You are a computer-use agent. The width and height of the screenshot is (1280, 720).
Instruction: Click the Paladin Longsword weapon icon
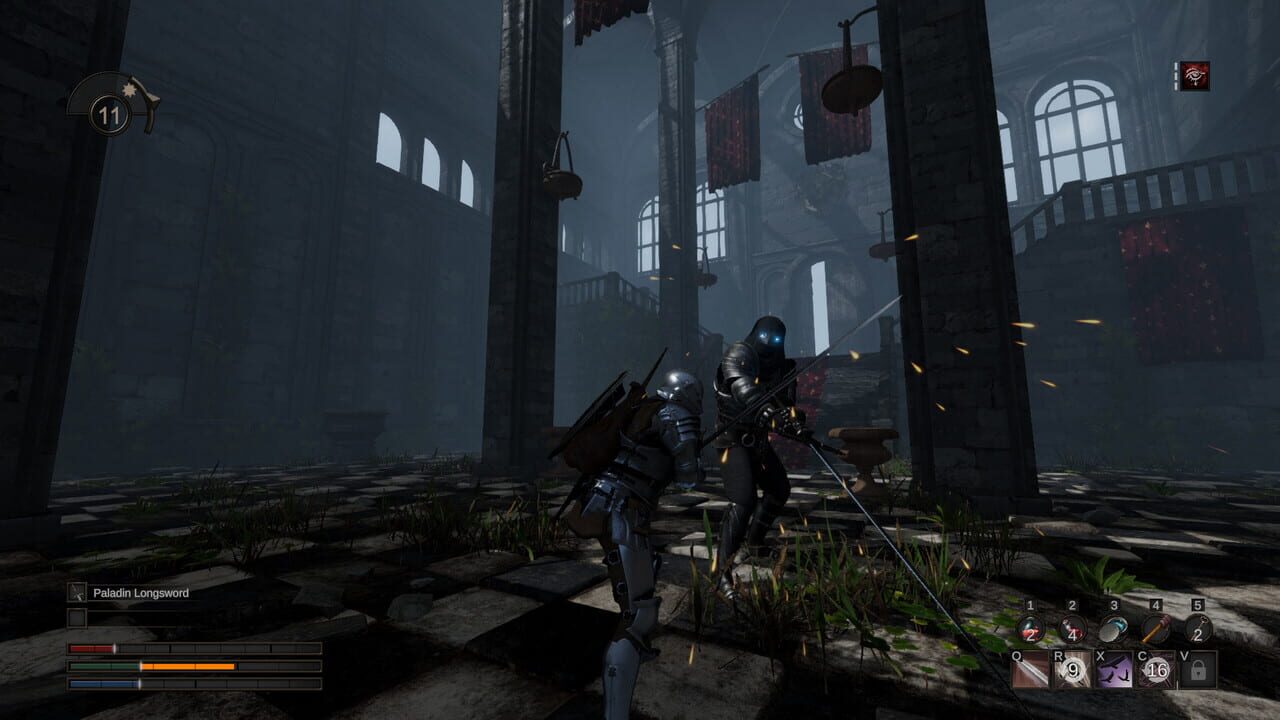click(77, 592)
